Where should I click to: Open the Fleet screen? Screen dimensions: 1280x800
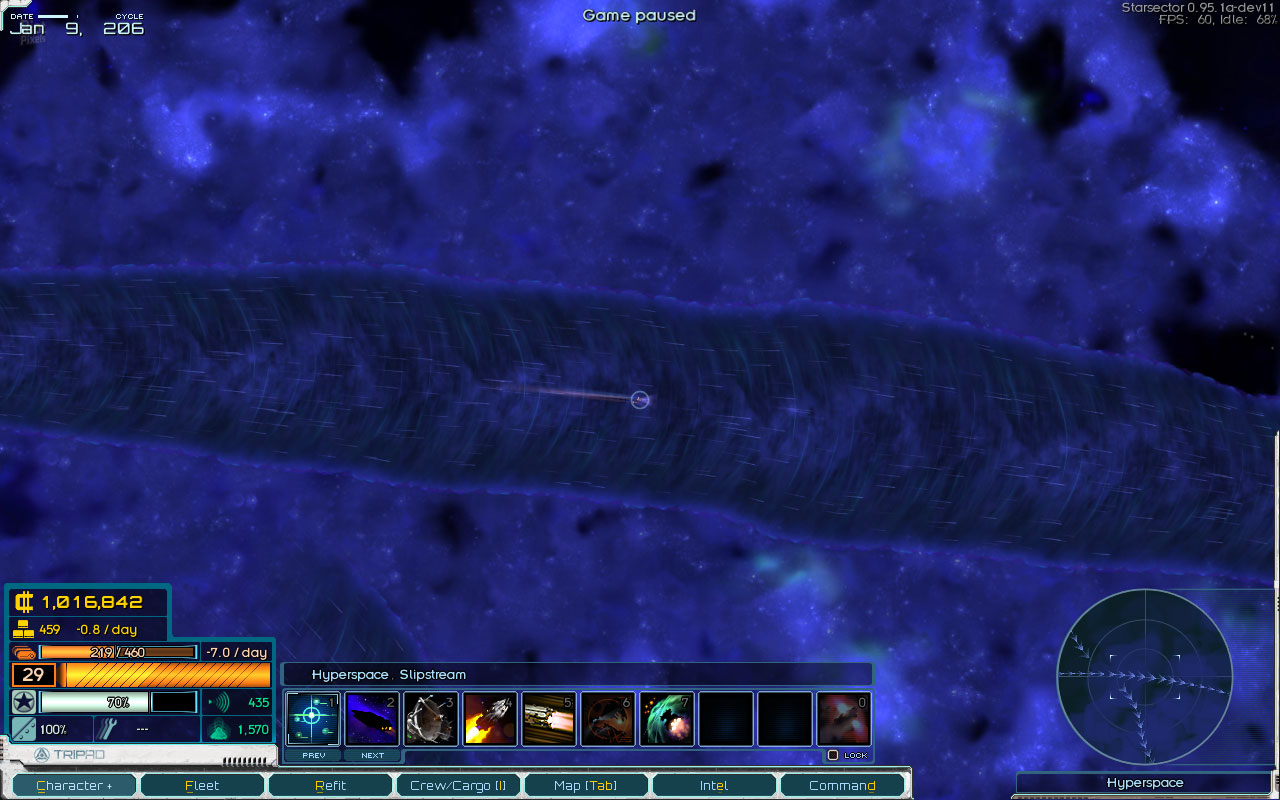pos(202,786)
